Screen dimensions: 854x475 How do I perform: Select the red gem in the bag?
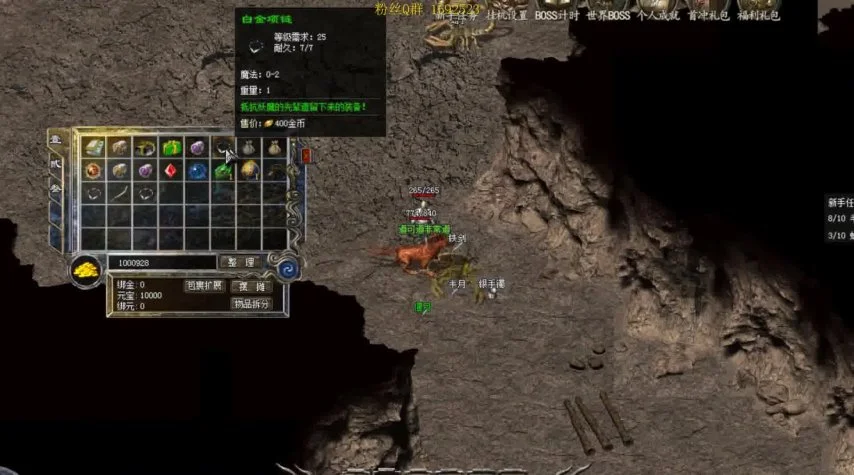coord(171,170)
